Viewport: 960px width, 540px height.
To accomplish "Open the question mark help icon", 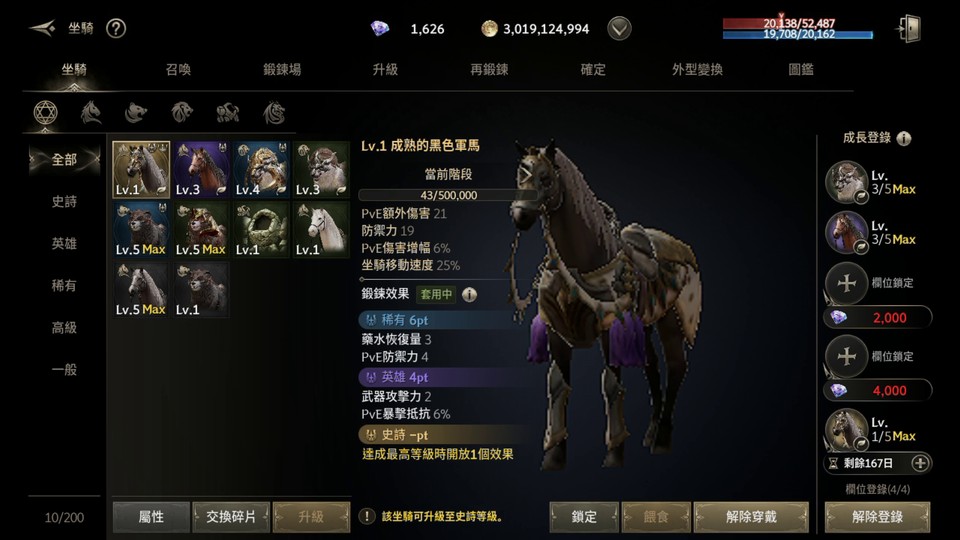I will pos(116,28).
